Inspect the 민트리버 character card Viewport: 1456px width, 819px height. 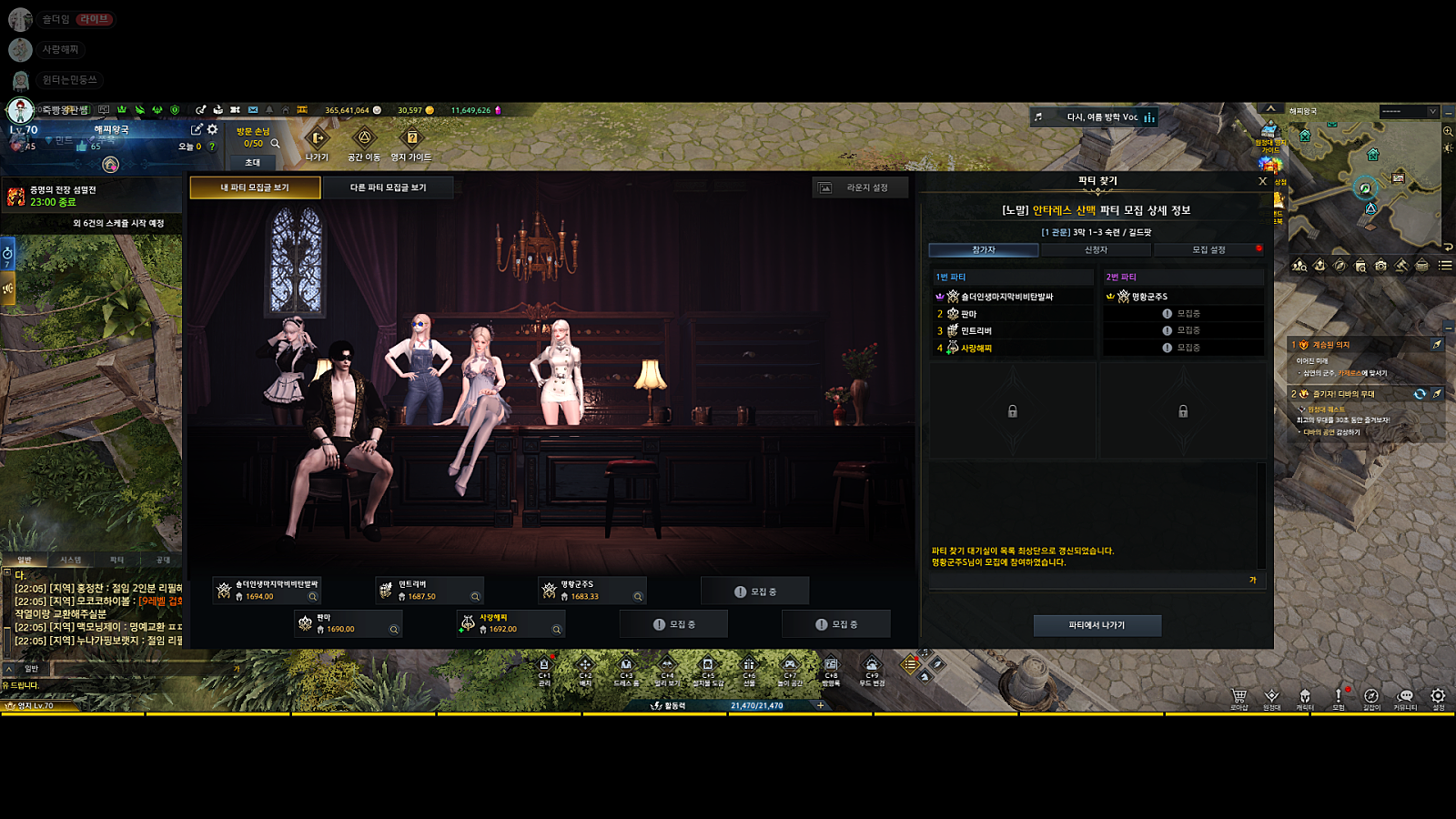pyautogui.click(x=429, y=591)
